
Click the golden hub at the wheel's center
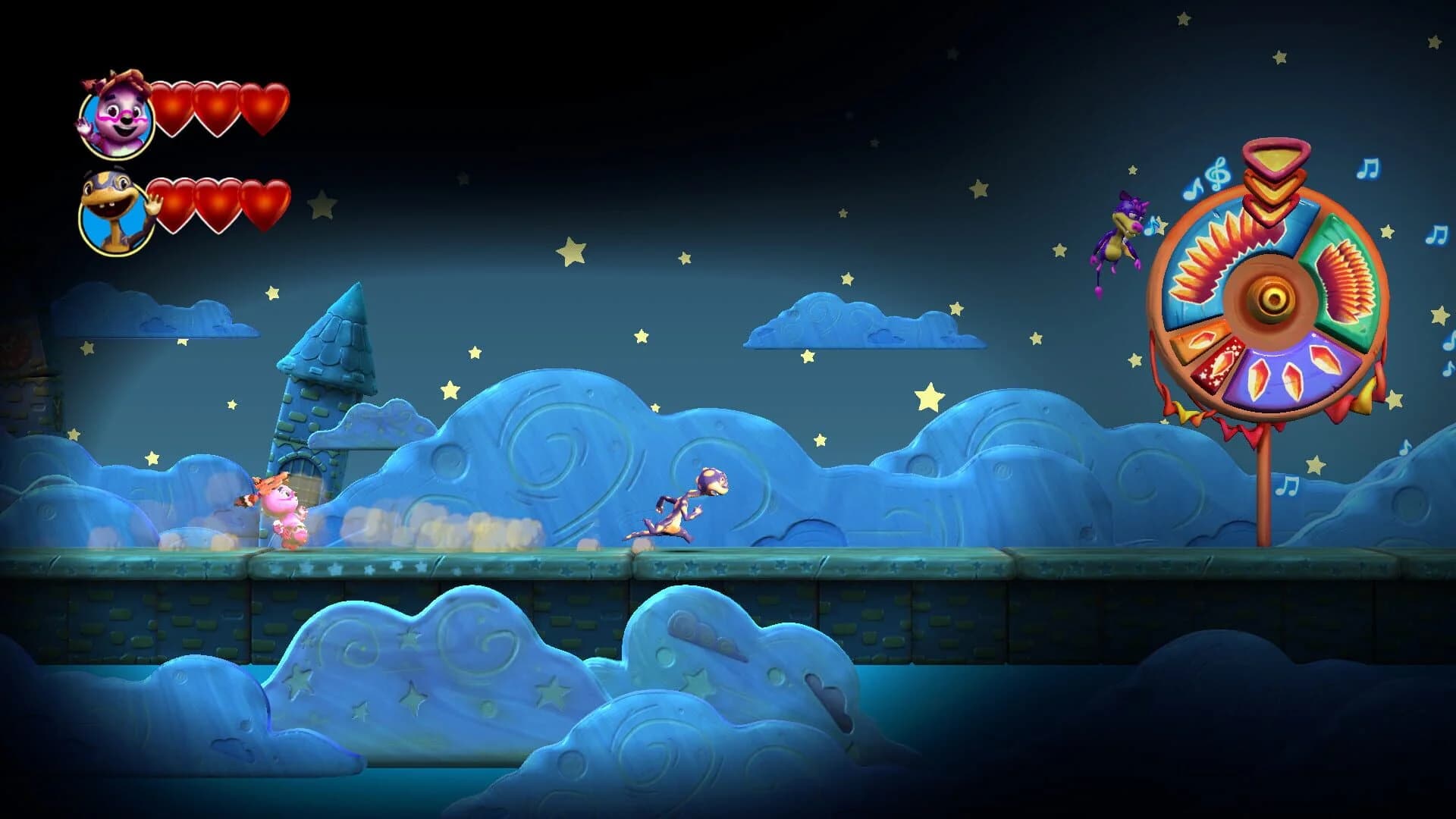pos(1272,299)
